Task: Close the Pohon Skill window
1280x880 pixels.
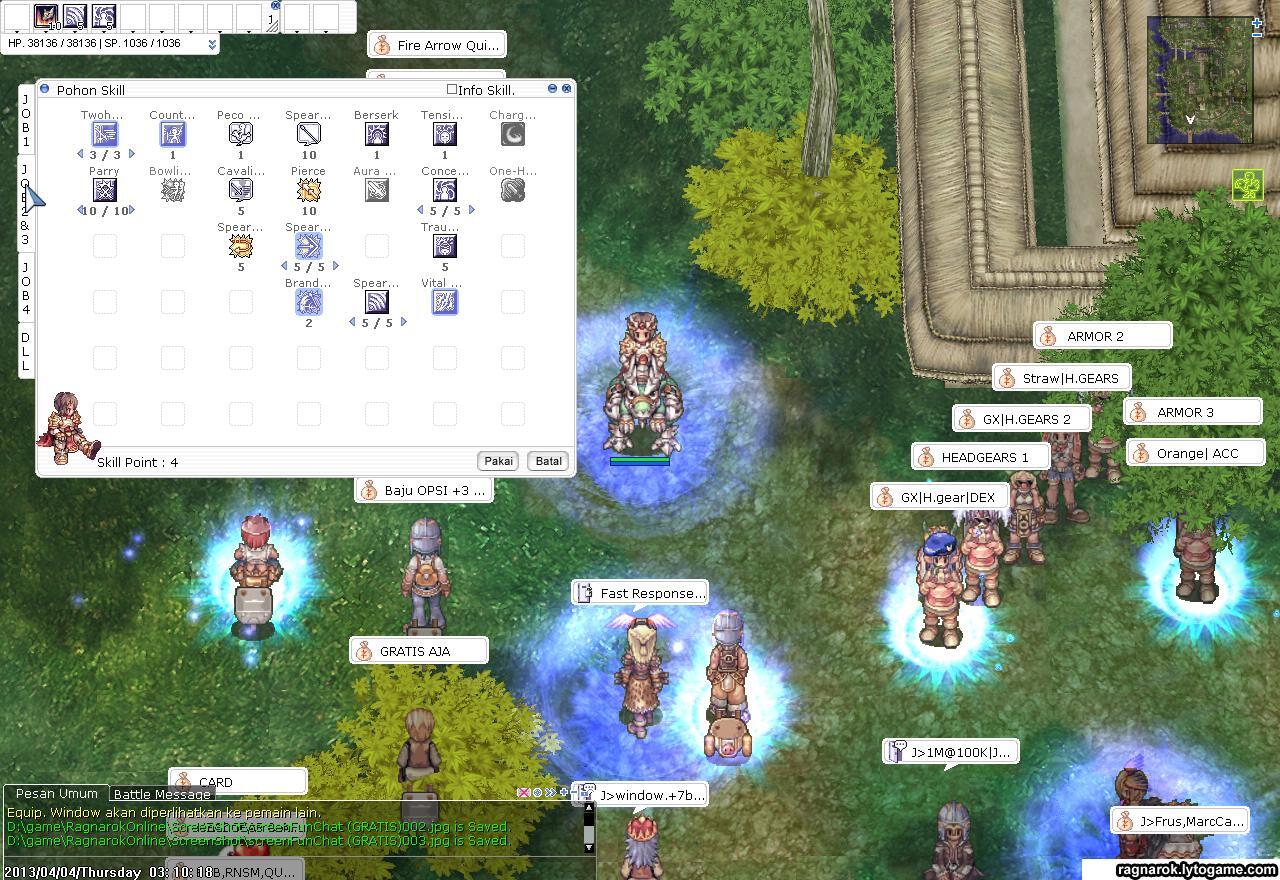Action: coord(567,89)
